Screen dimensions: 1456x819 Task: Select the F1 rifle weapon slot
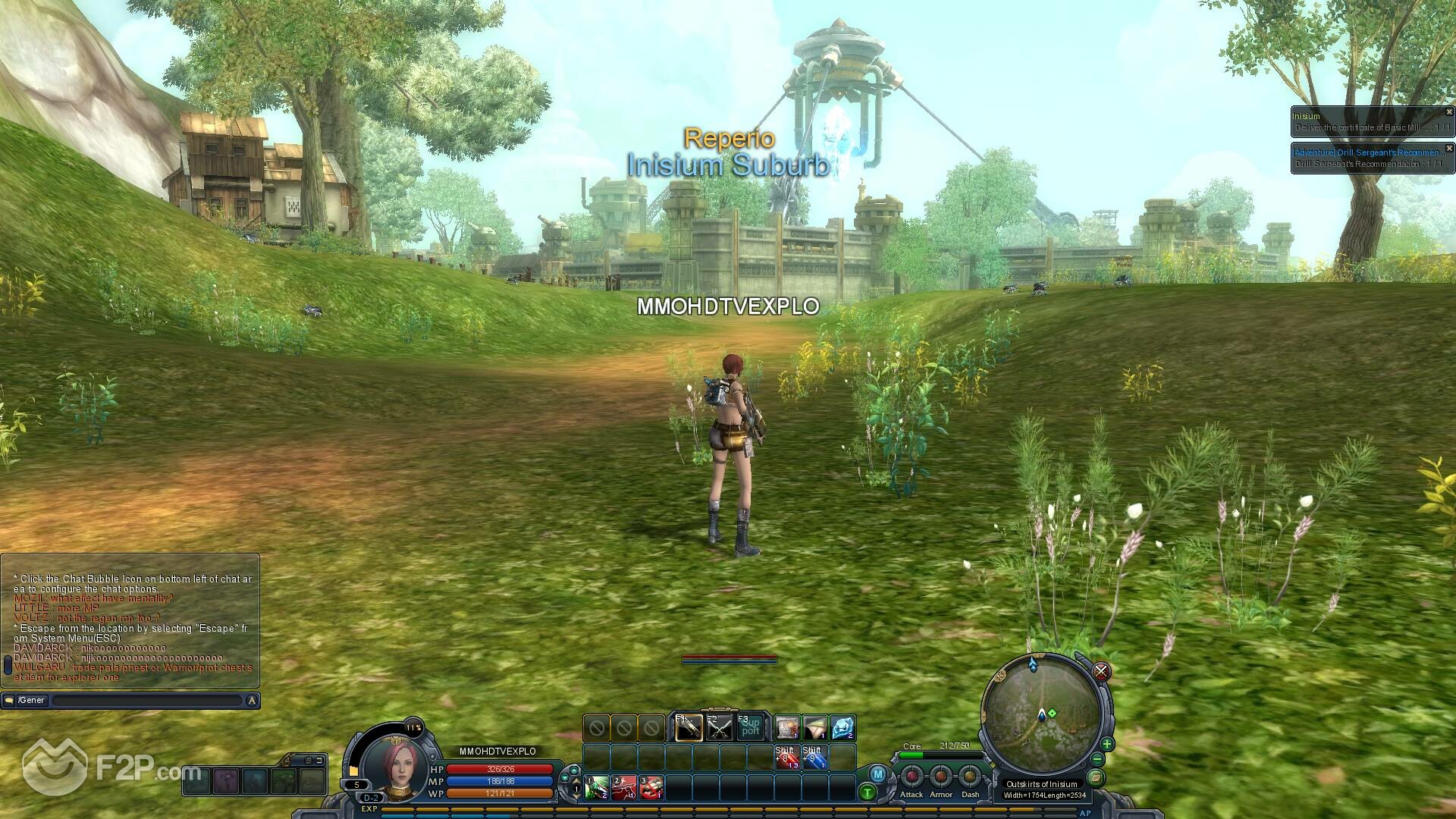689,728
